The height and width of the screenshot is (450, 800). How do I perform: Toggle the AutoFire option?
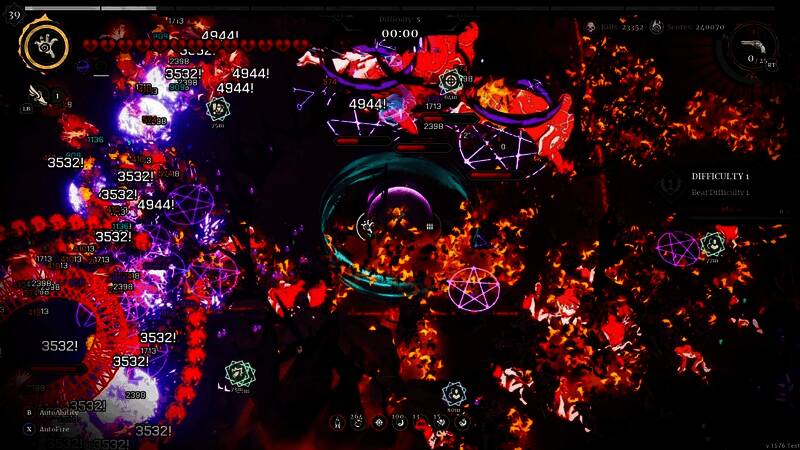[x=54, y=428]
